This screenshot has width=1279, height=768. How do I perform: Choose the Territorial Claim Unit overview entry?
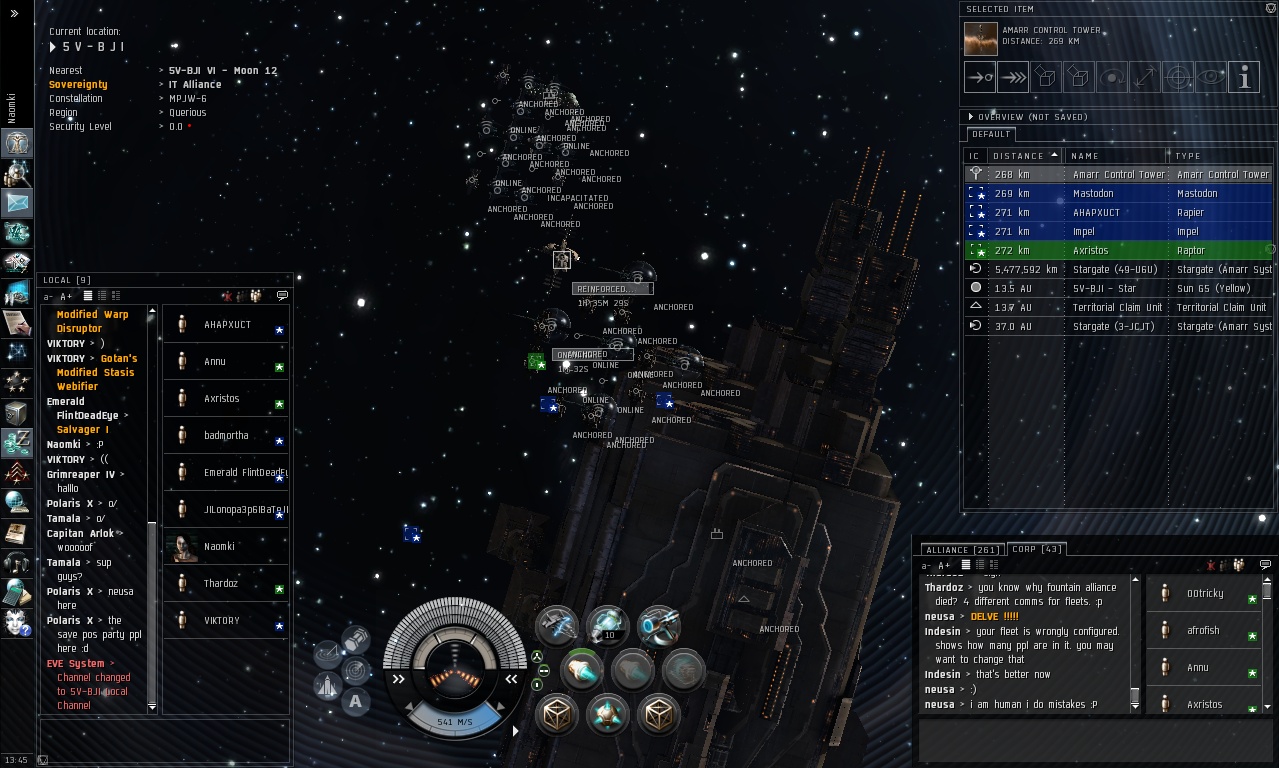tap(1117, 308)
